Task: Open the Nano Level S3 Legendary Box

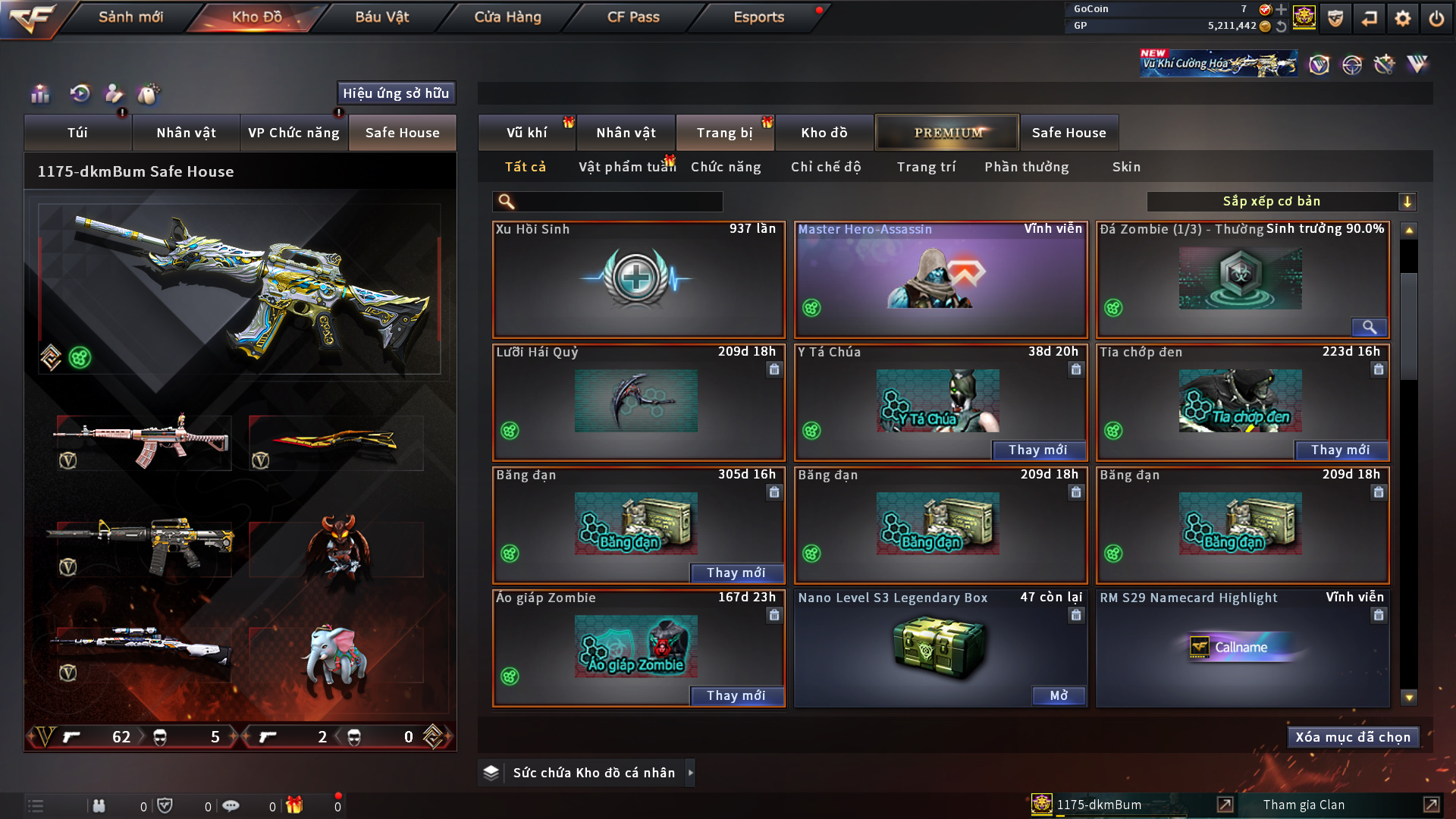Action: tap(1059, 696)
